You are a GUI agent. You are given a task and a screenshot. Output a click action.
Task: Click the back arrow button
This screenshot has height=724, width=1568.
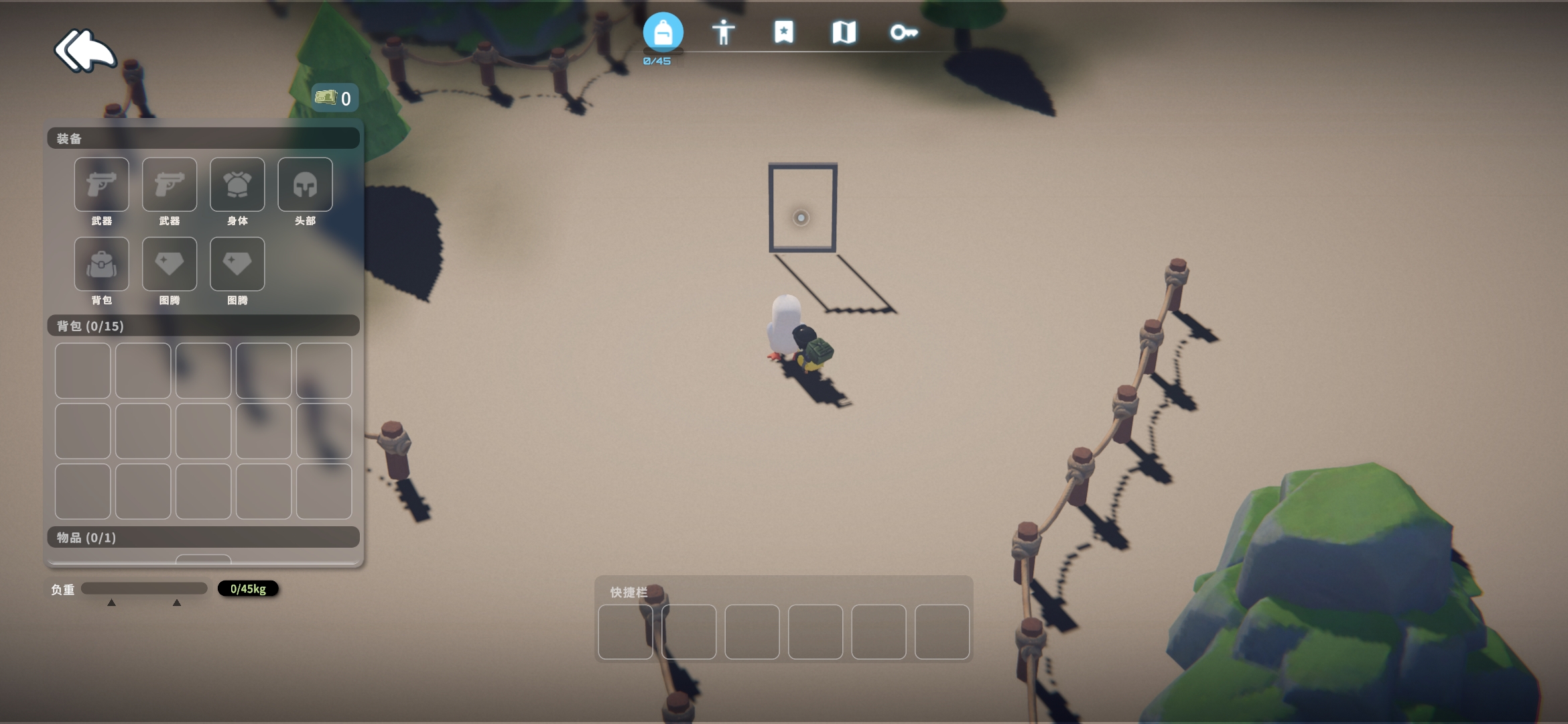pos(85,50)
